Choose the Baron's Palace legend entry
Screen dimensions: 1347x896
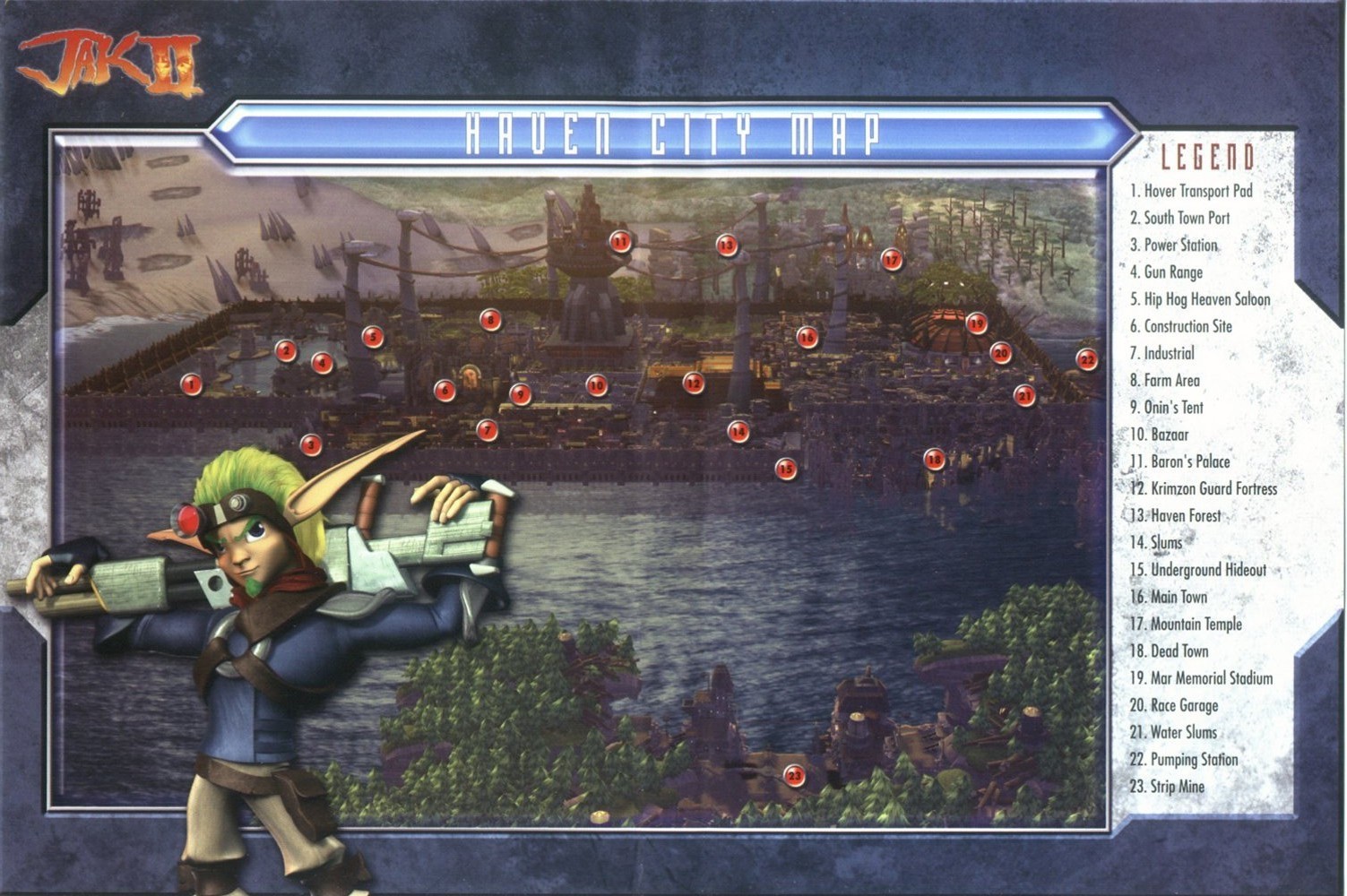[x=1179, y=461]
